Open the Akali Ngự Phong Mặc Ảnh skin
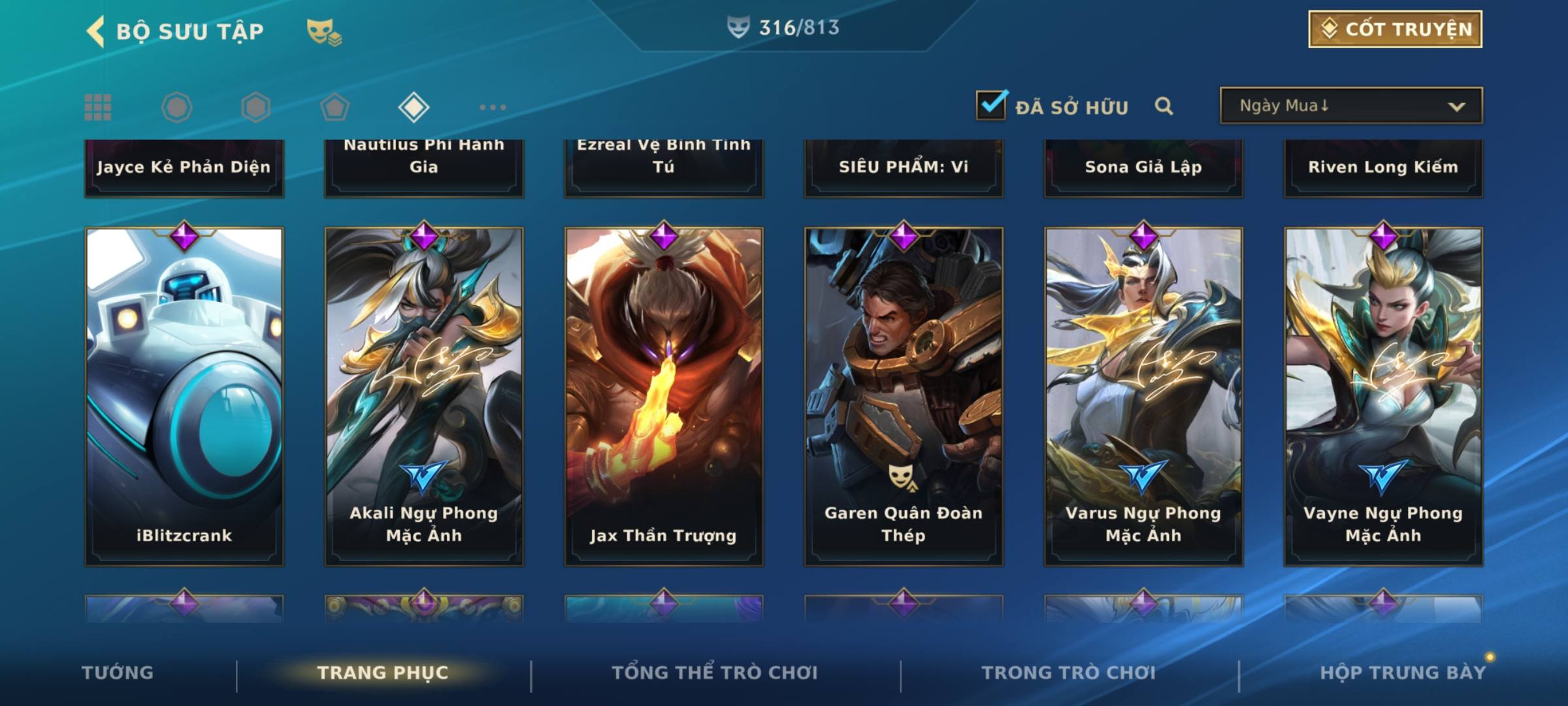 pos(424,396)
